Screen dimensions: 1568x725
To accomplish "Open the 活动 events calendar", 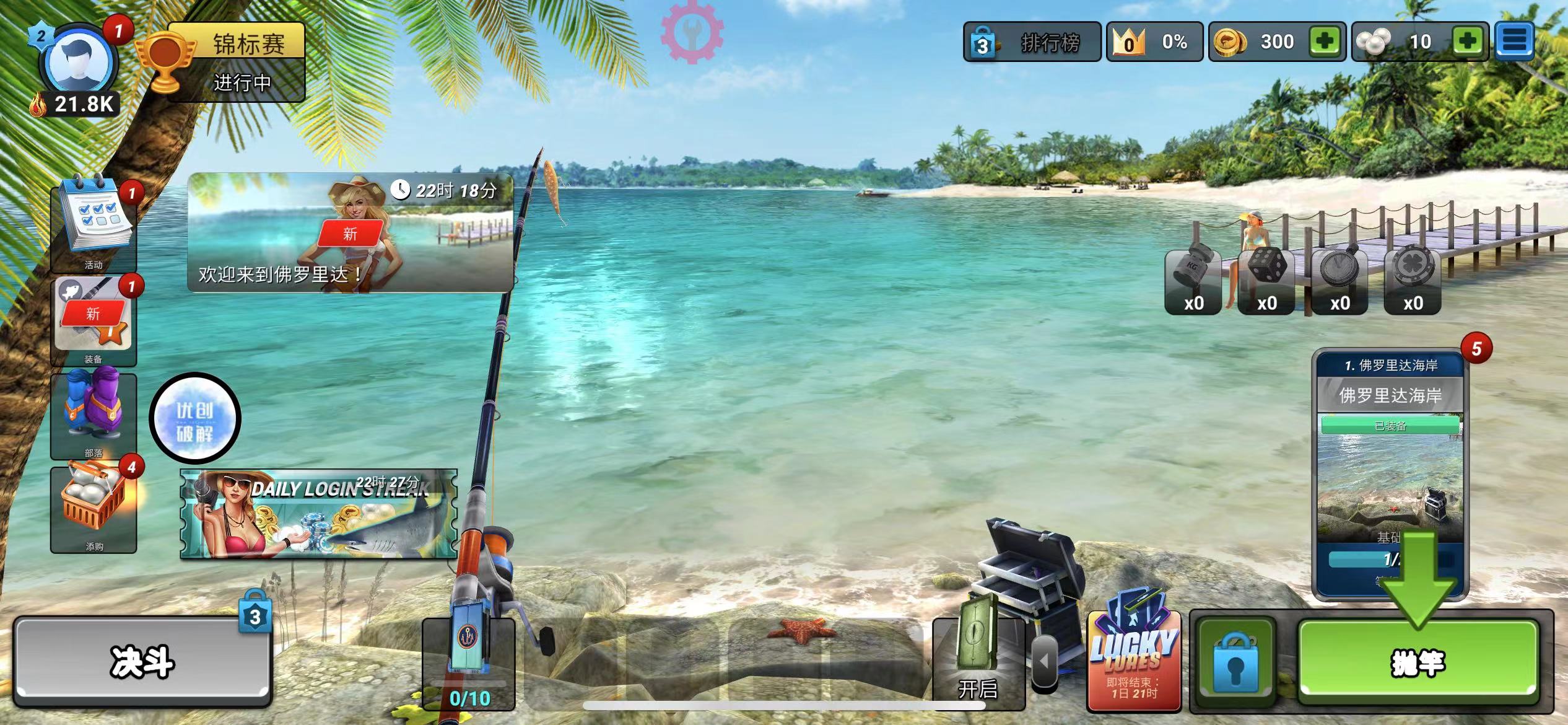I will (x=94, y=223).
